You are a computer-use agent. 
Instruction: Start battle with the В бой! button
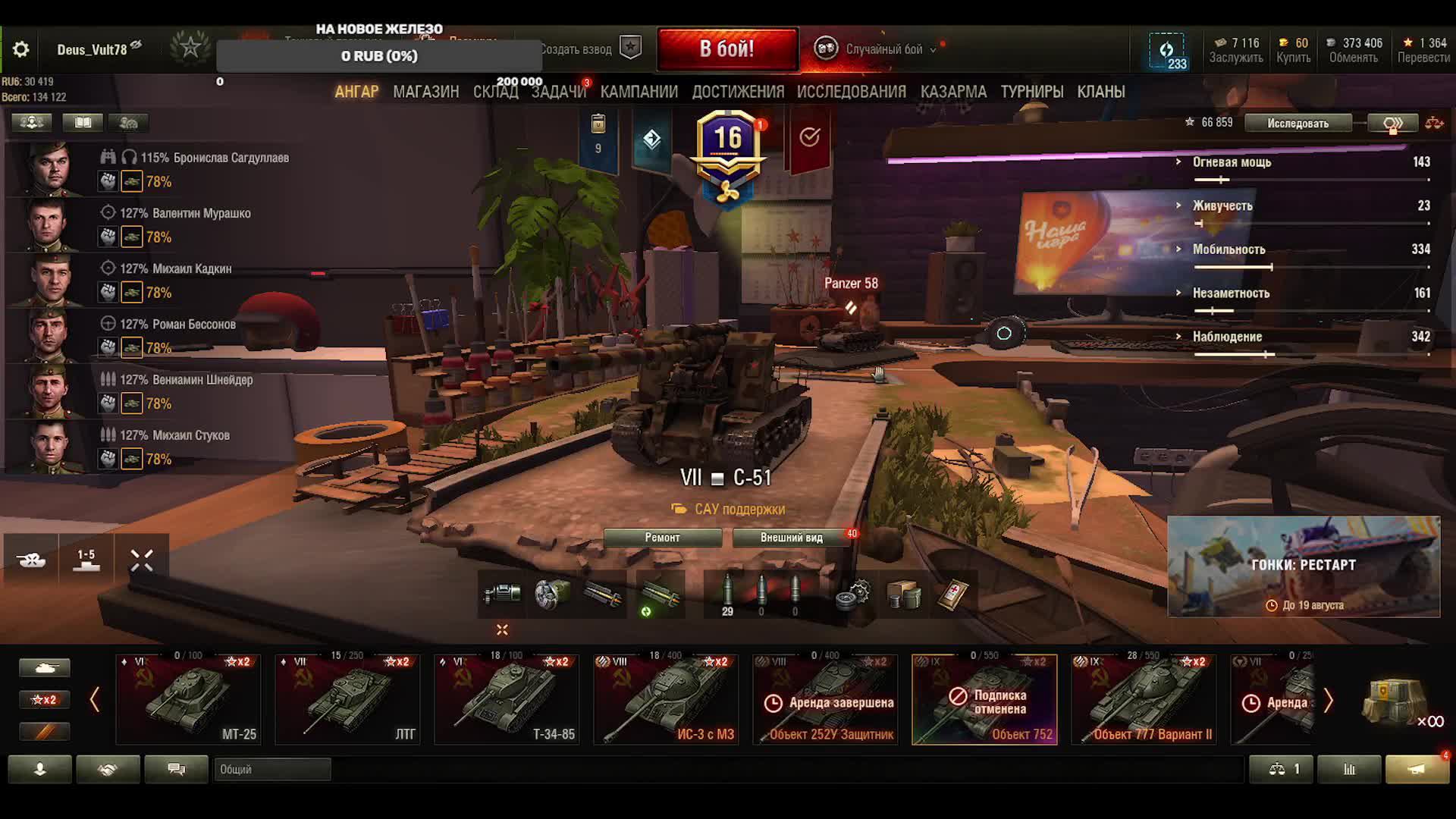pyautogui.click(x=726, y=49)
